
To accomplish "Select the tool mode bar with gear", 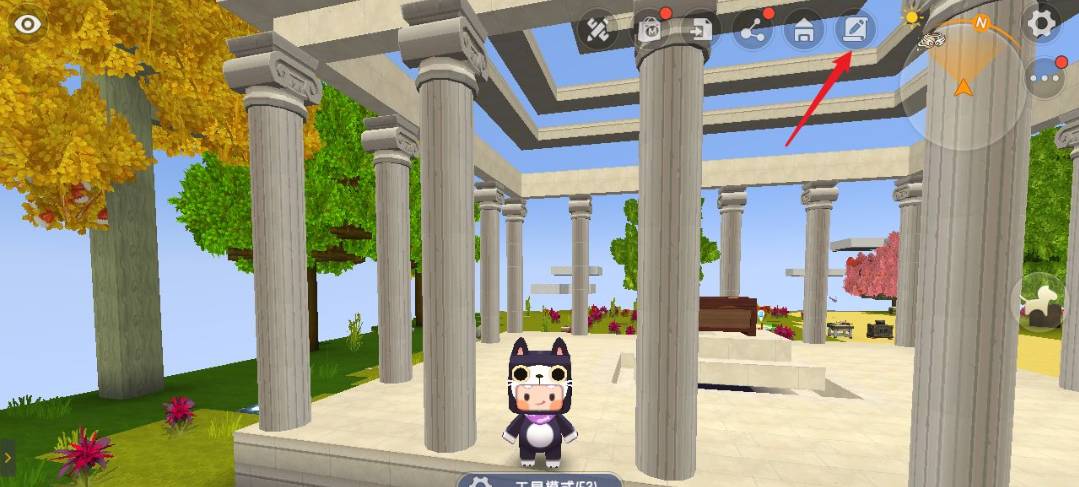I will coord(541,480).
